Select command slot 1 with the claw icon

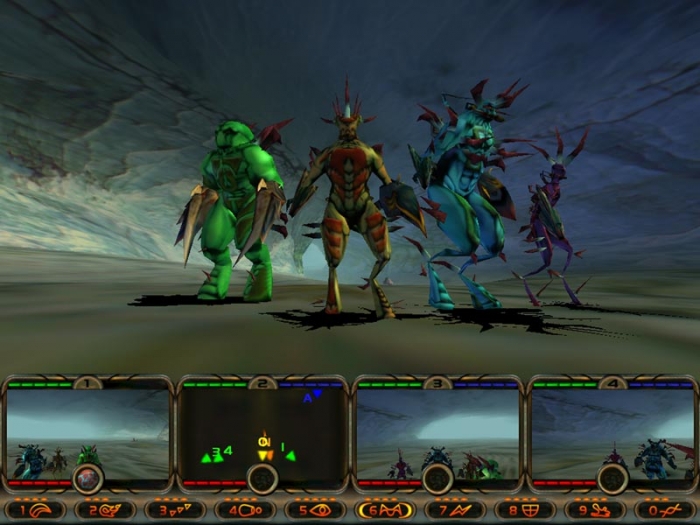pyautogui.click(x=35, y=509)
